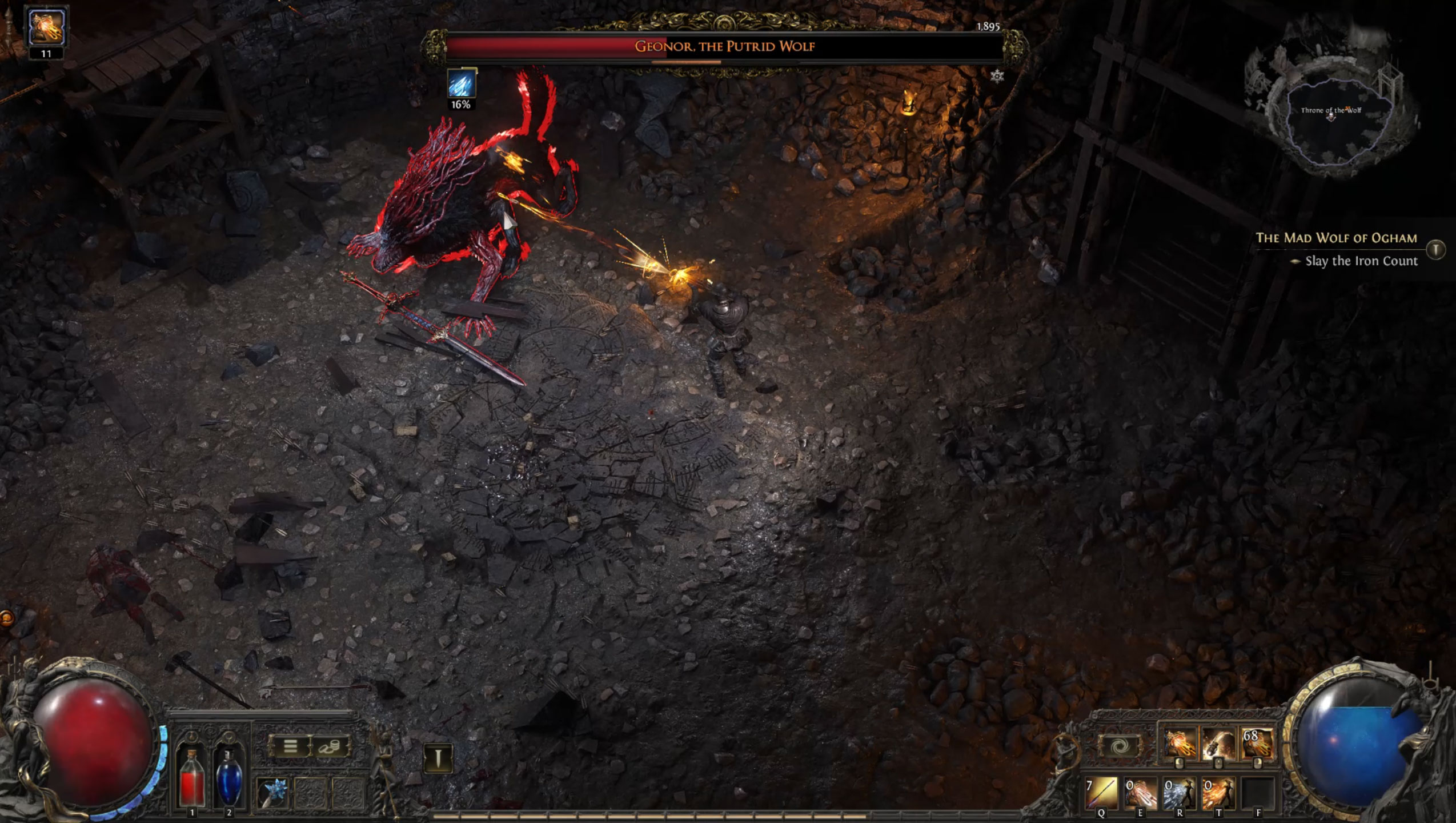
Task: Select the fire blast skill bound to T
Action: pyautogui.click(x=1217, y=793)
